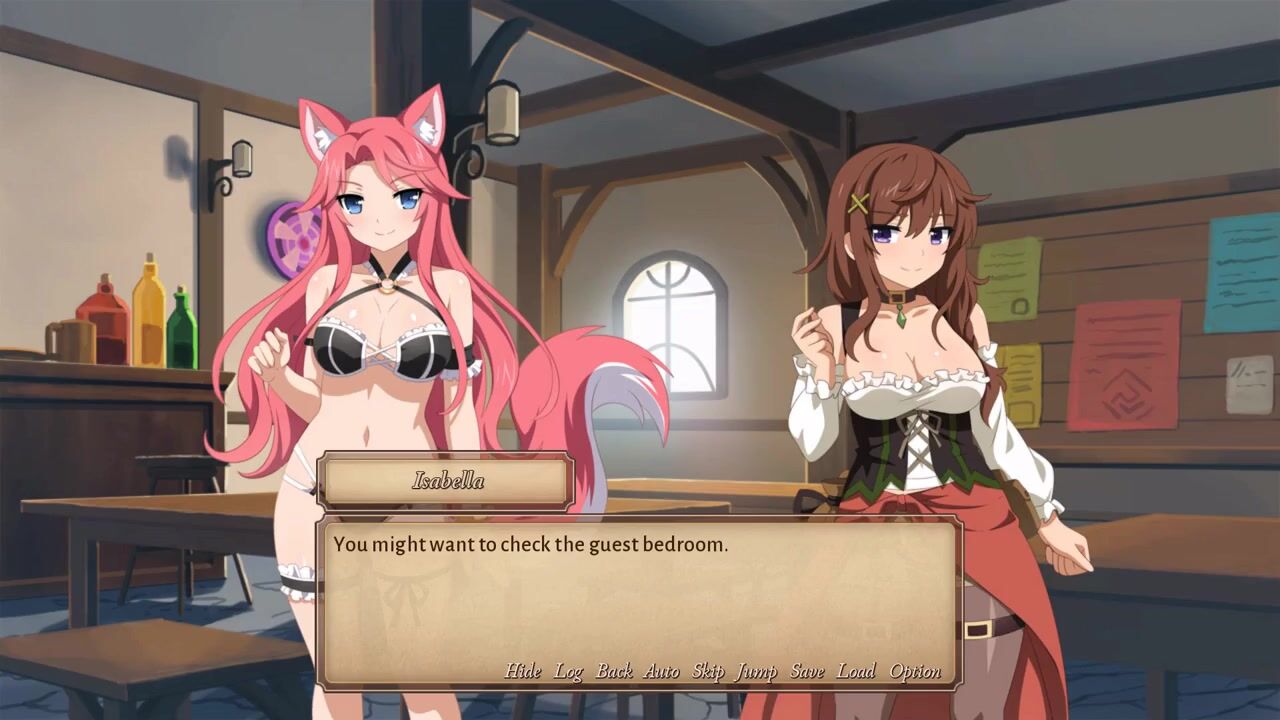This screenshot has height=720, width=1280.
Task: Open the dialogue Log
Action: pyautogui.click(x=568, y=671)
